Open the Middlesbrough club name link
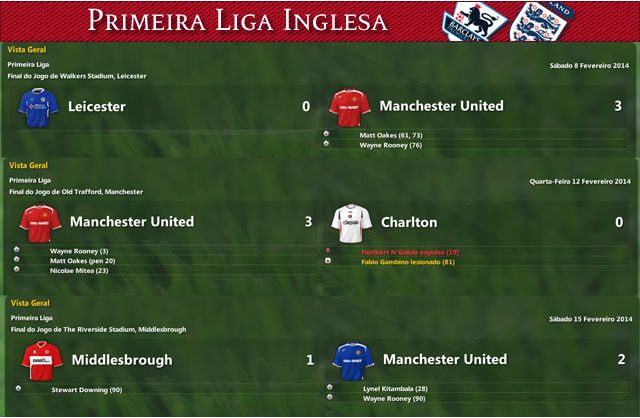The width and height of the screenshot is (640, 418). (122, 360)
